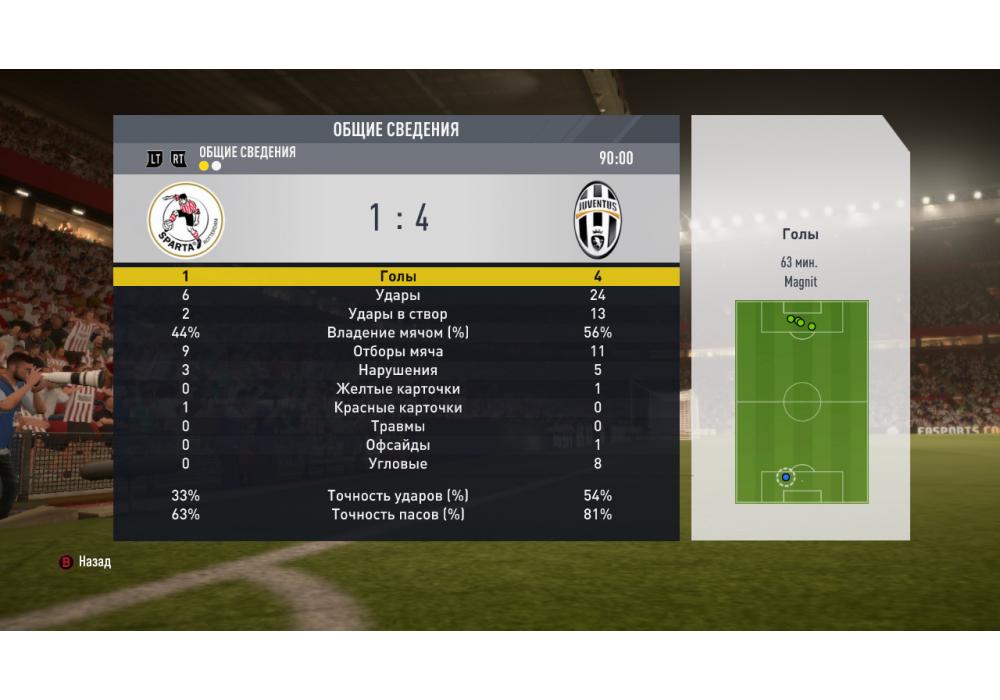Select the highlighted Голы stat row
1000x700 pixels.
point(397,277)
